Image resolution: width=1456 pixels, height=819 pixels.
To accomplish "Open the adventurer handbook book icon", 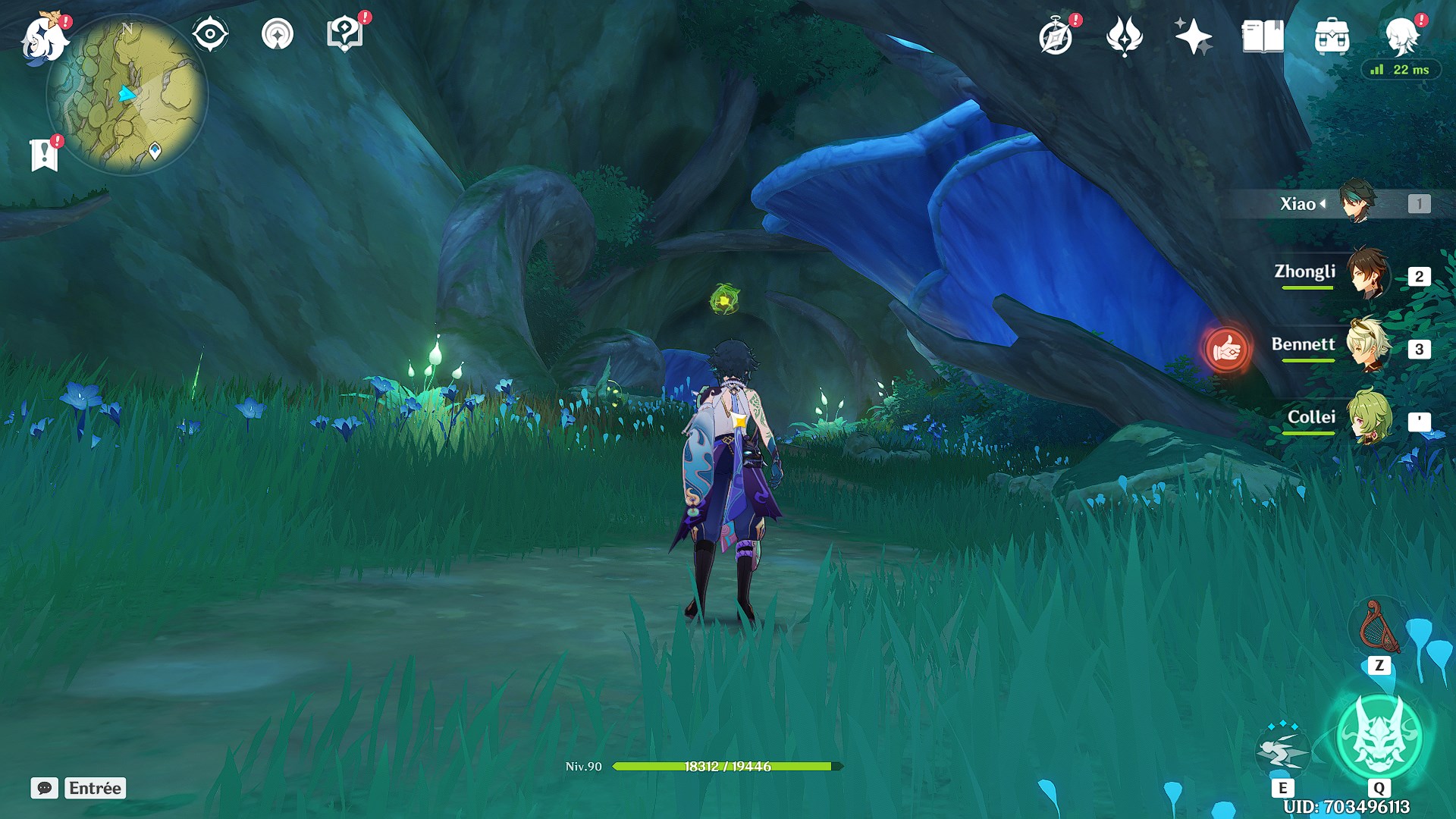I will (1262, 36).
